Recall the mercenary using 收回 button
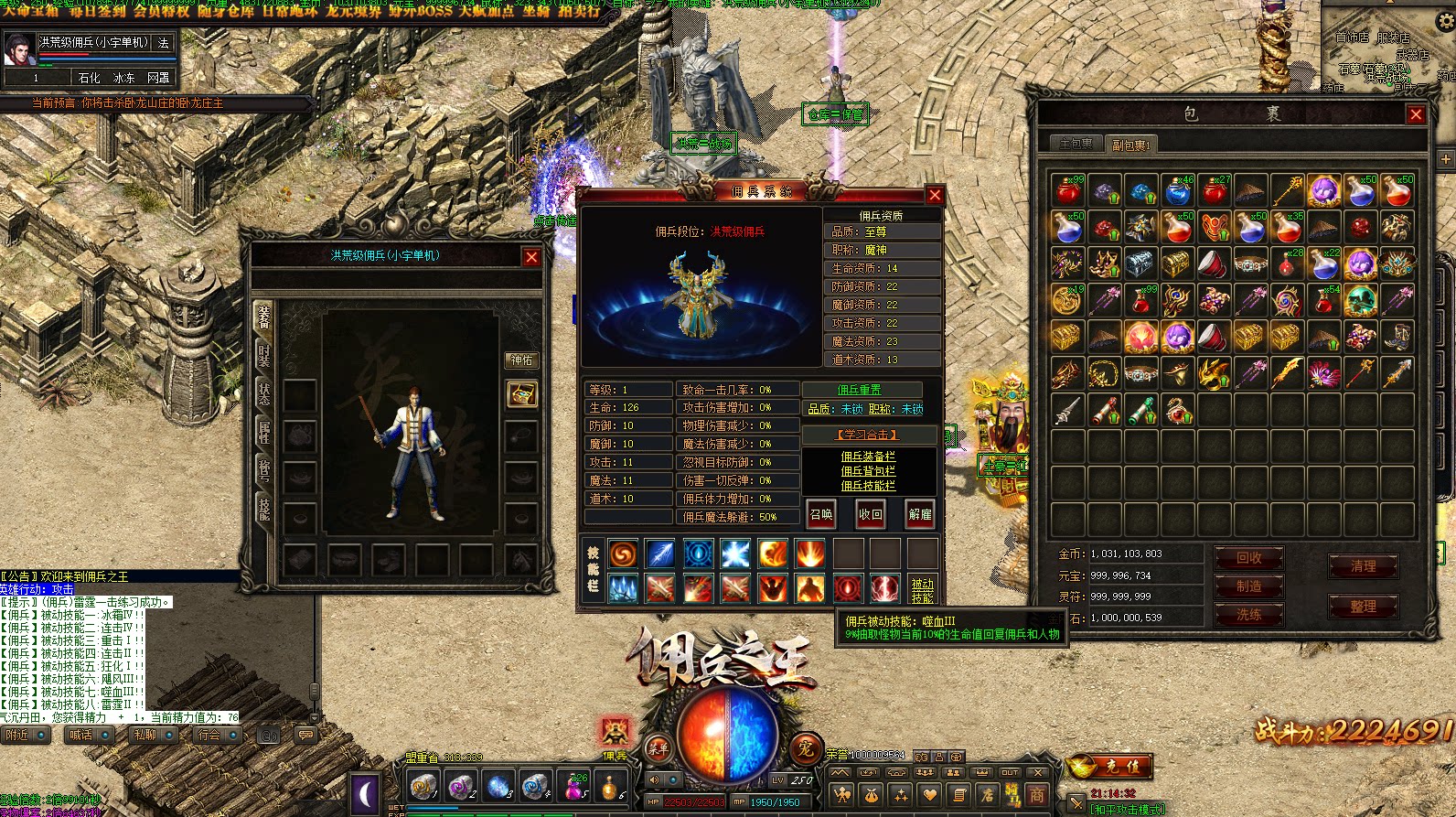Image resolution: width=1456 pixels, height=817 pixels. pyautogui.click(x=871, y=514)
